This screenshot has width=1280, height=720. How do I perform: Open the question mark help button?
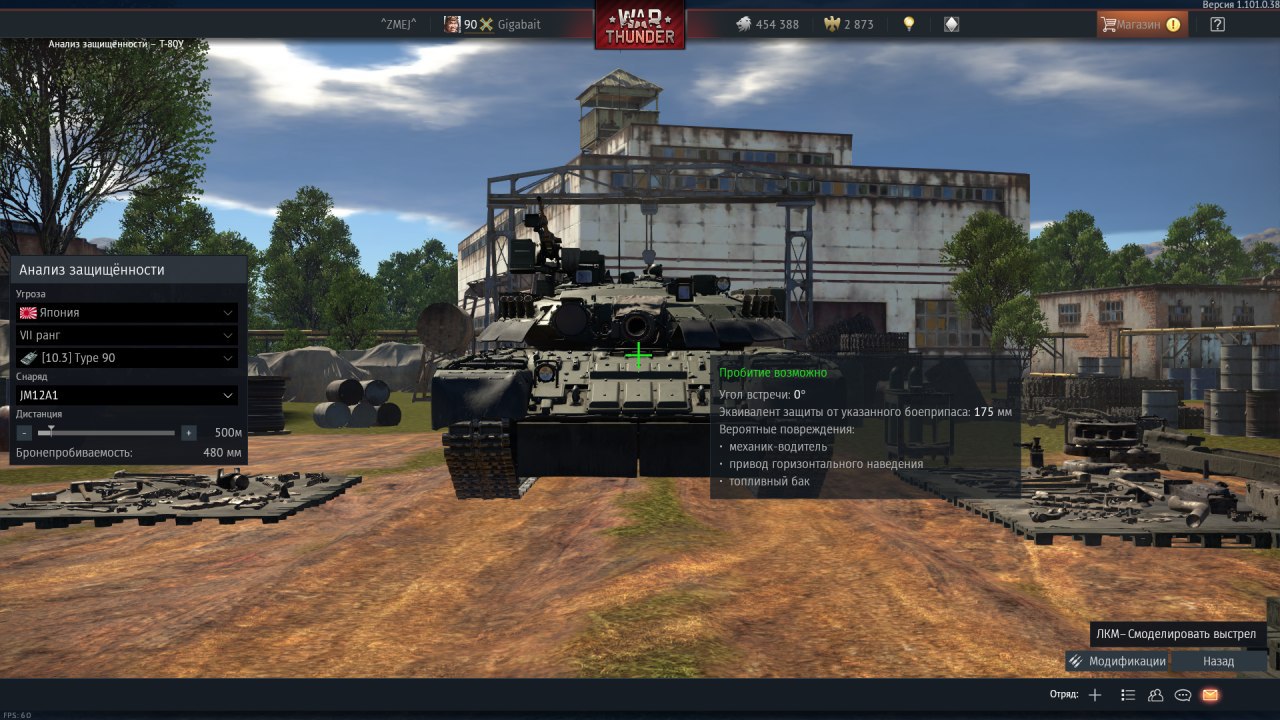1217,24
